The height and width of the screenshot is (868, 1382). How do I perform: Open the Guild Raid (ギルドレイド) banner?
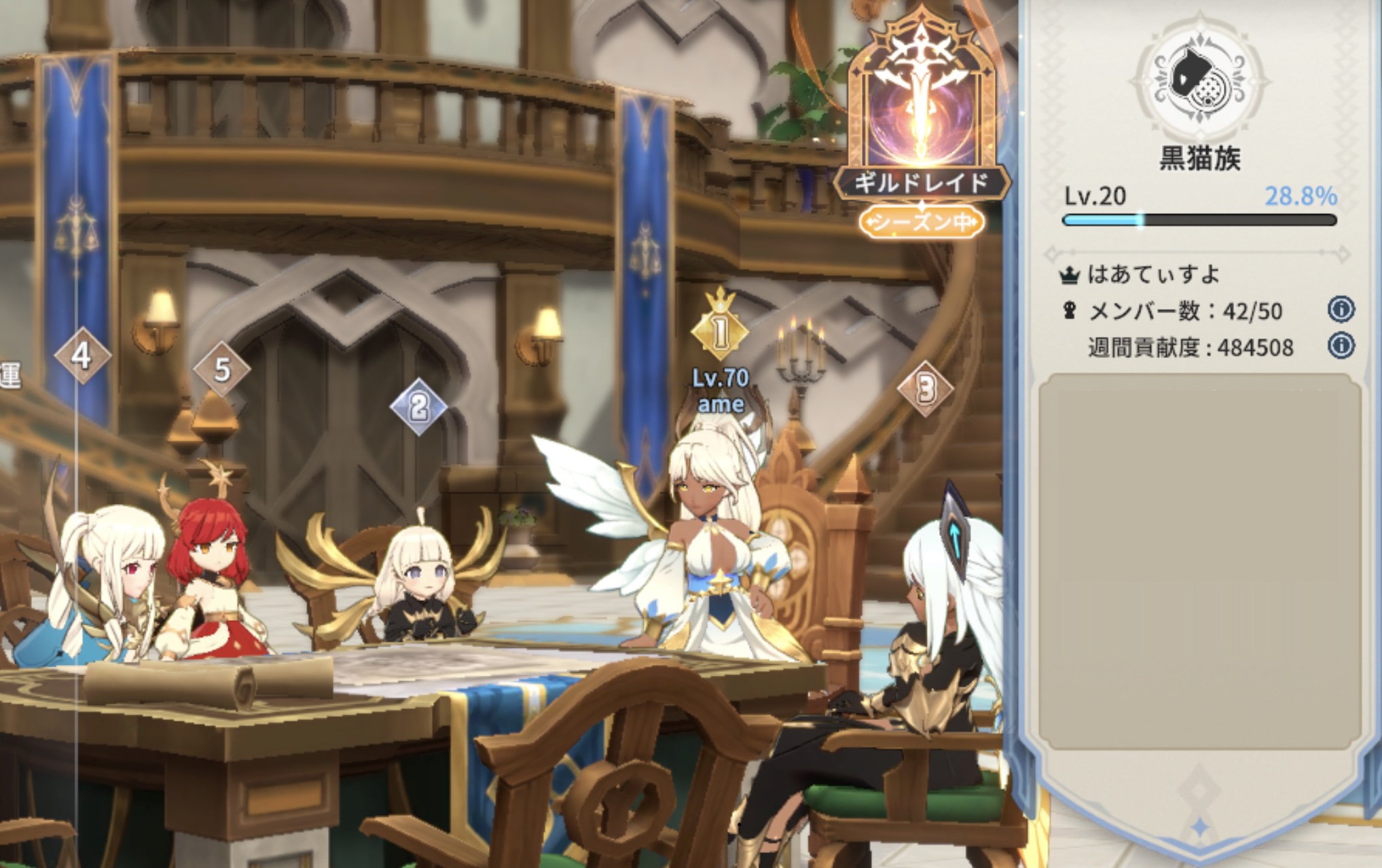[922, 122]
